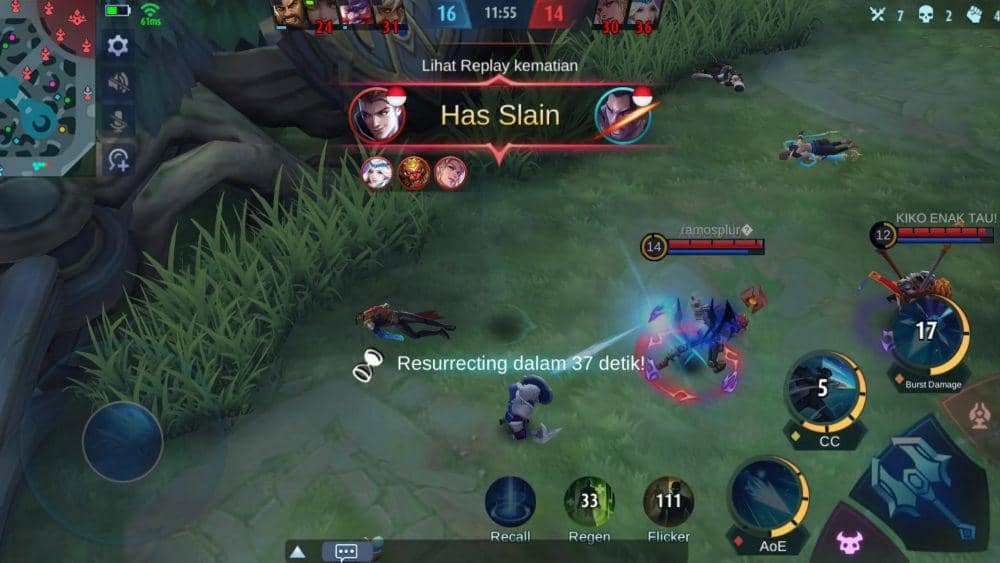
Task: Tap the chat bubble plus icon
Action: (118, 159)
